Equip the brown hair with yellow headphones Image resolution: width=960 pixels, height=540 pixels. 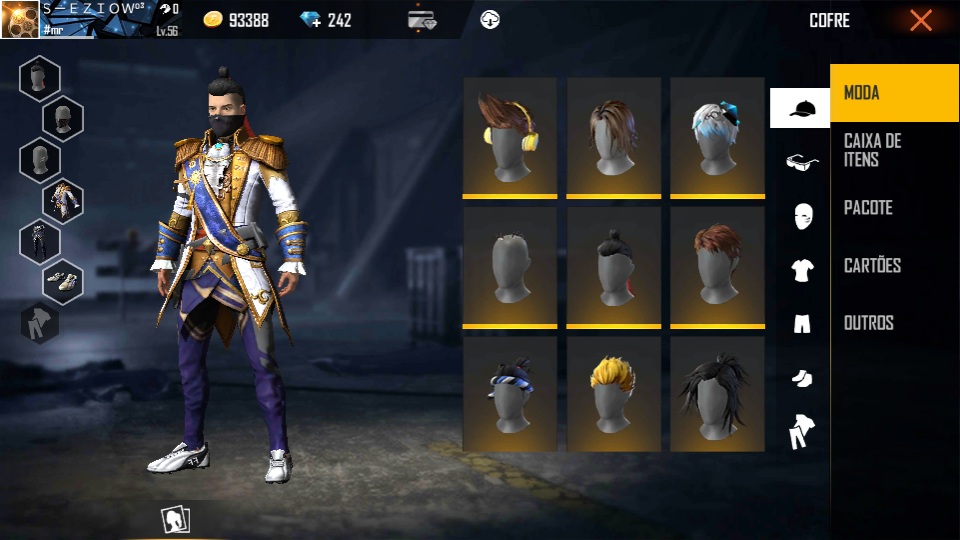pos(510,137)
